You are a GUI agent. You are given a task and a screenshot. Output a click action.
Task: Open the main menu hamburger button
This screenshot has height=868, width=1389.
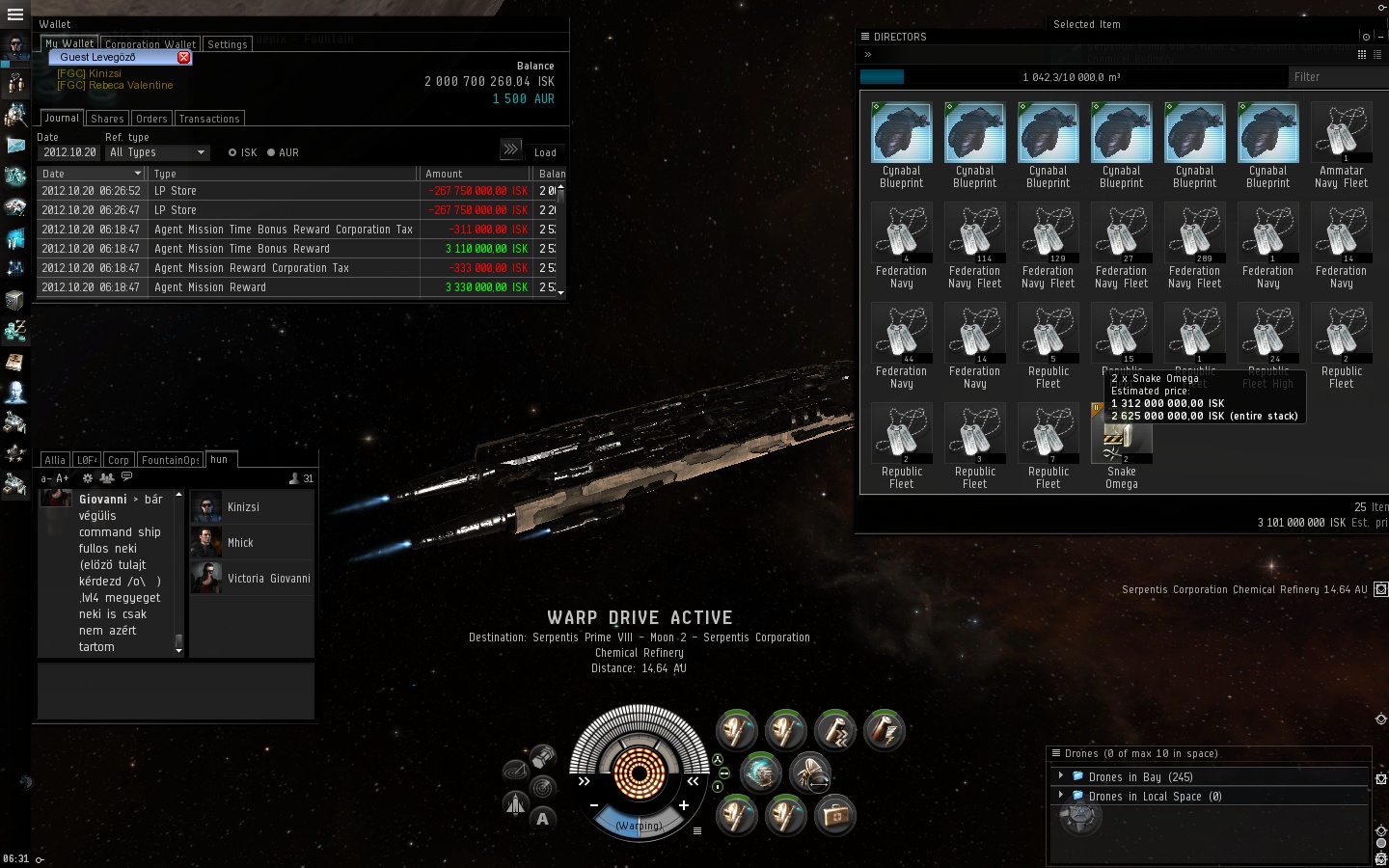click(x=14, y=14)
